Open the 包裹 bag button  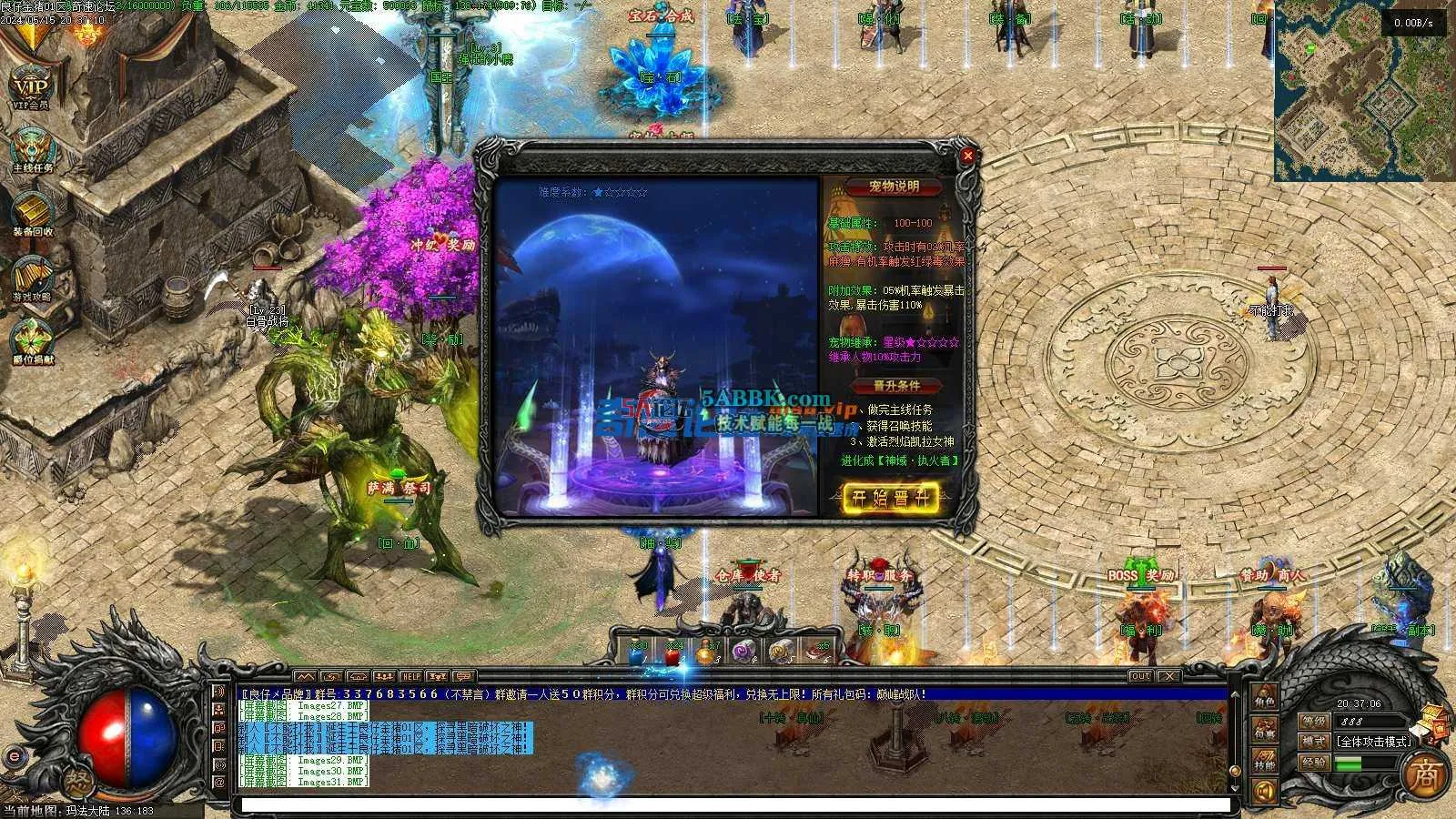pos(1265,729)
